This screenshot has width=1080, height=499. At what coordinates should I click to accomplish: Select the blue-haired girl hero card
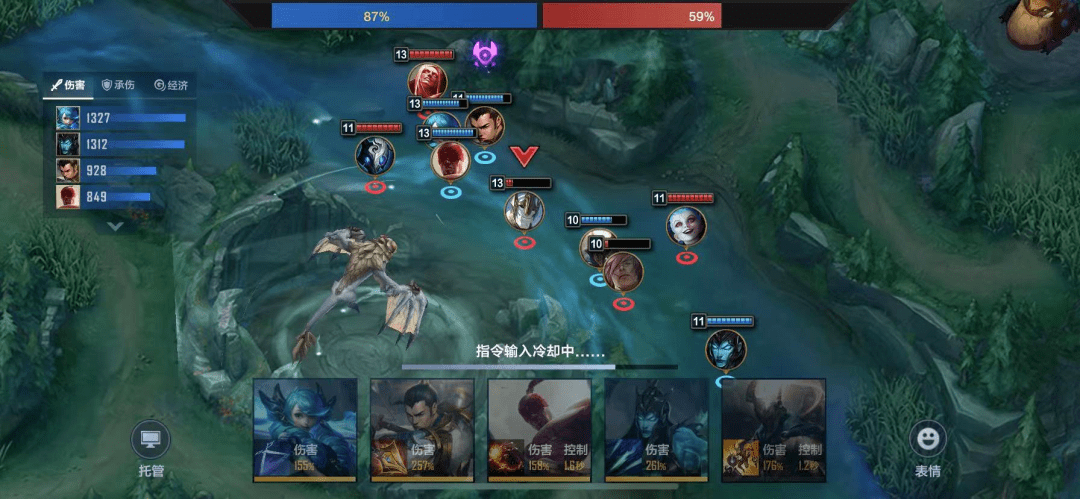305,430
